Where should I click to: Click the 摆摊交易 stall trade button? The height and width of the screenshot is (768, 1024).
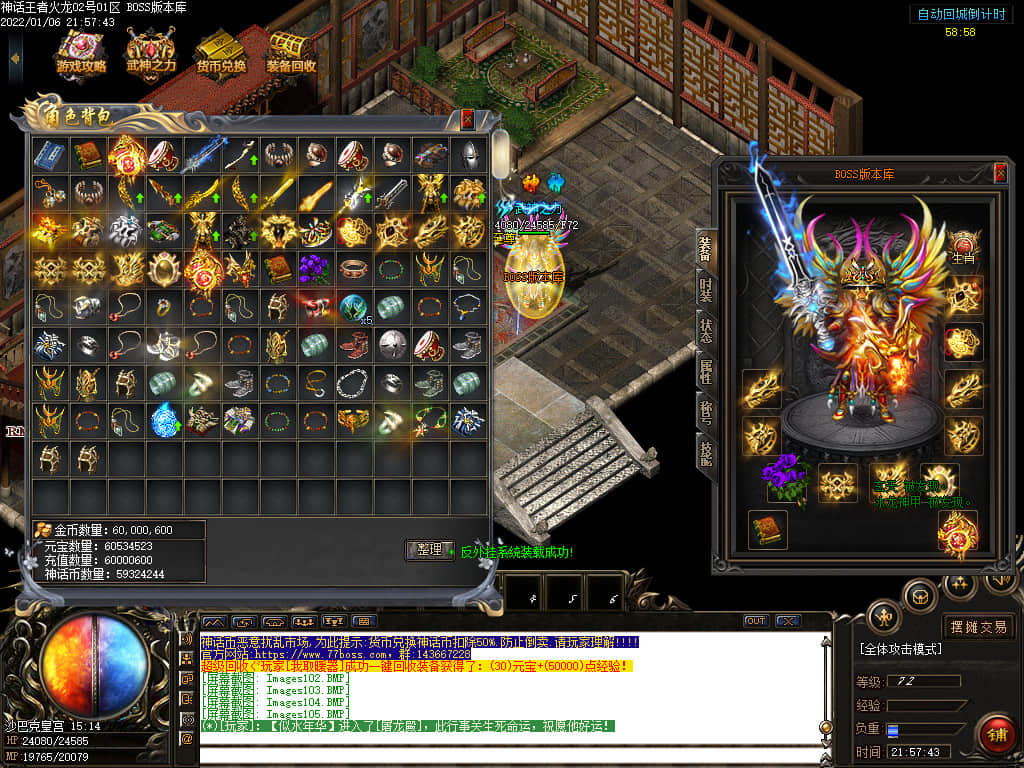[979, 627]
